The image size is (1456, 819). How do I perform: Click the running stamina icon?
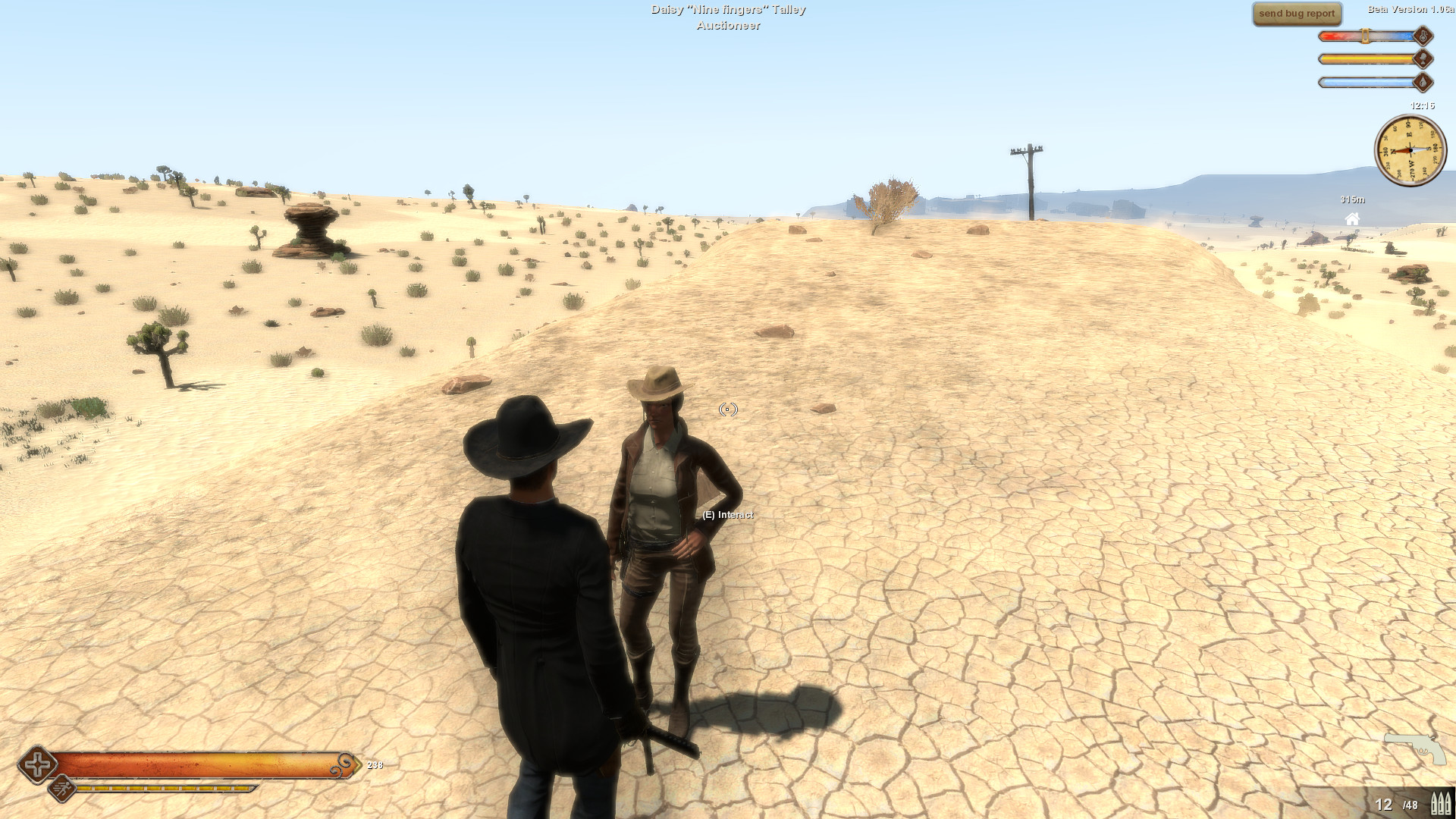click(x=62, y=789)
